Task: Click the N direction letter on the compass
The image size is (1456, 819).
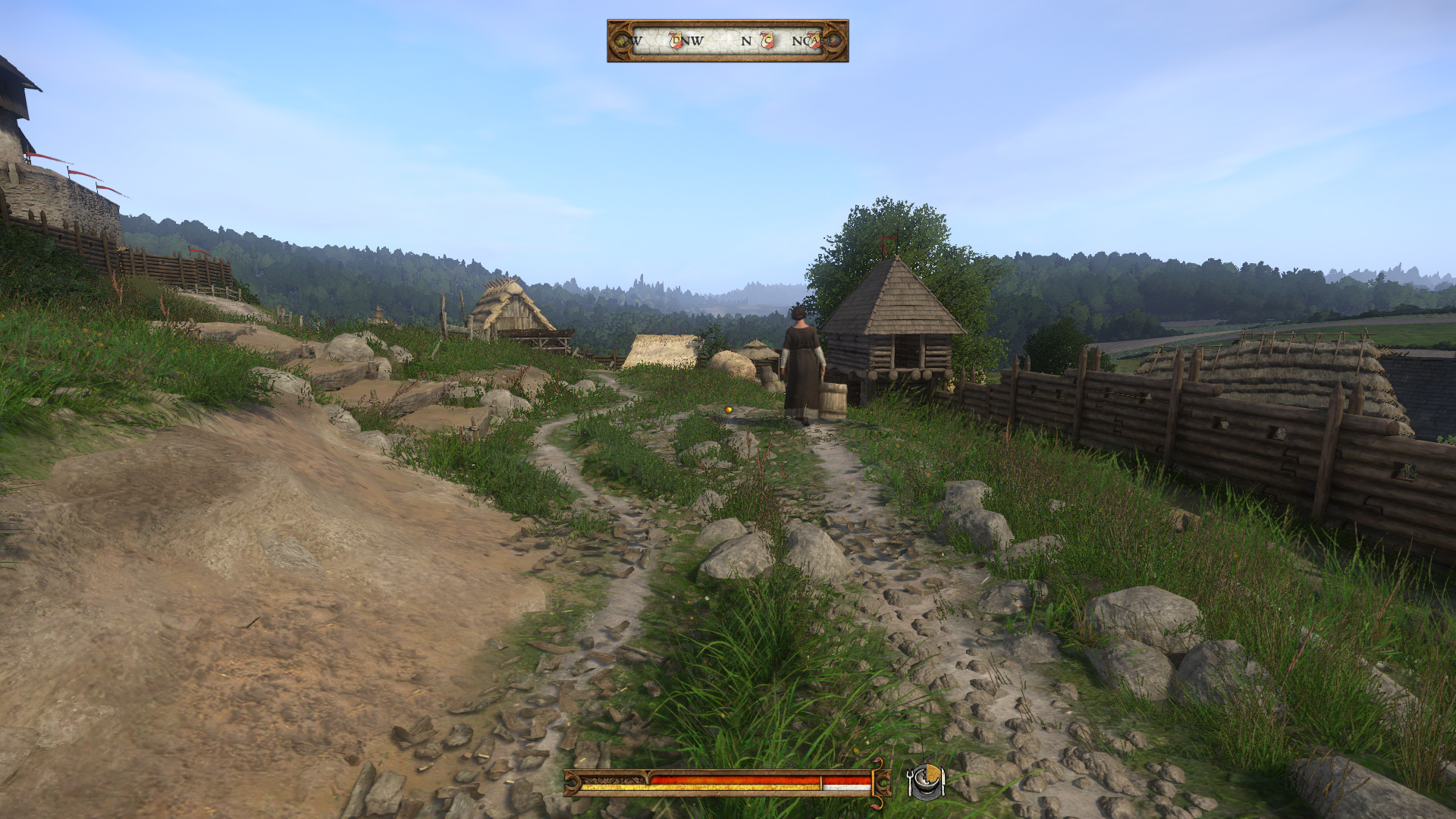Action: pos(745,40)
